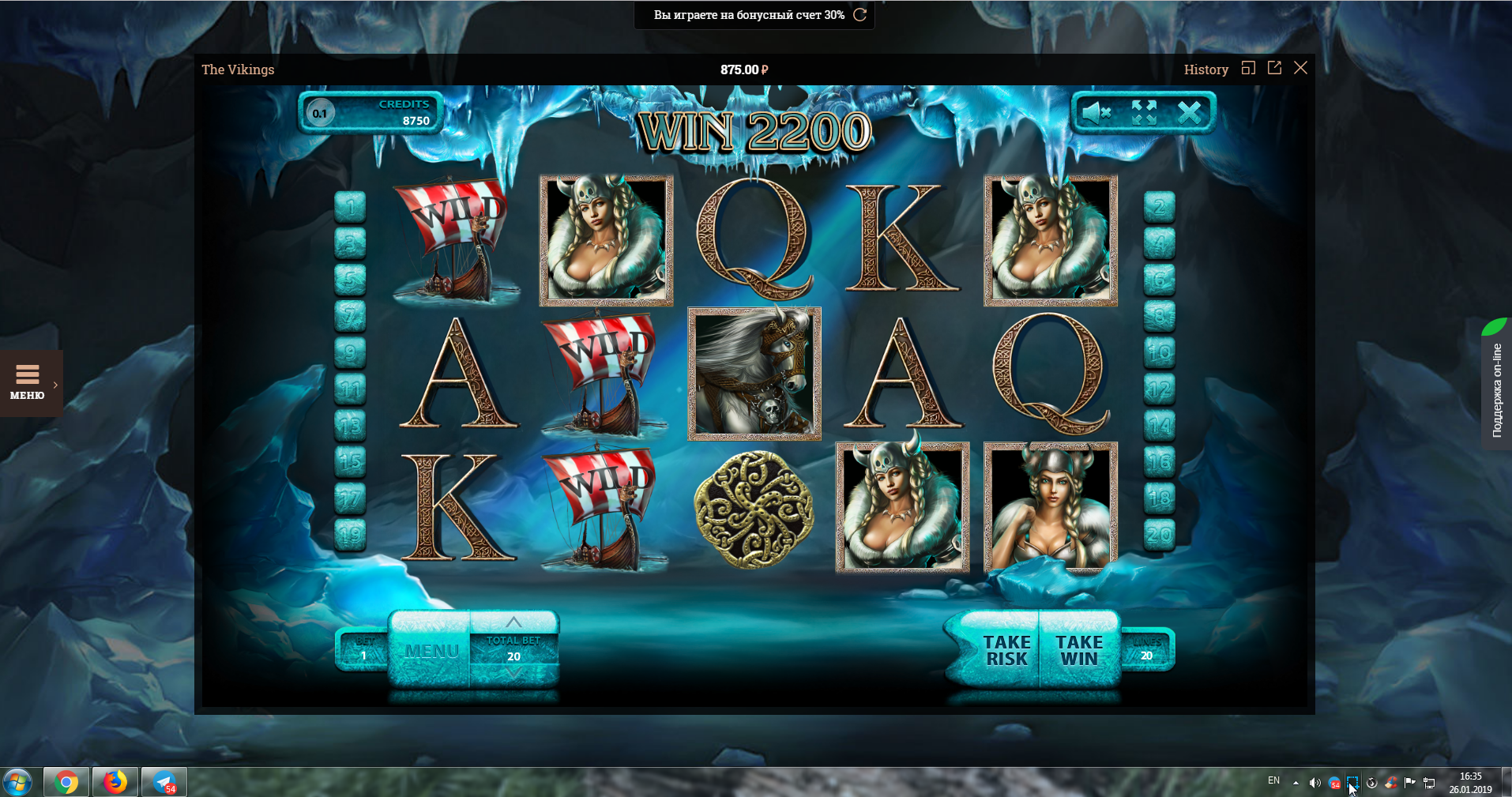
Task: Collect winnings with Take Win
Action: click(1079, 650)
